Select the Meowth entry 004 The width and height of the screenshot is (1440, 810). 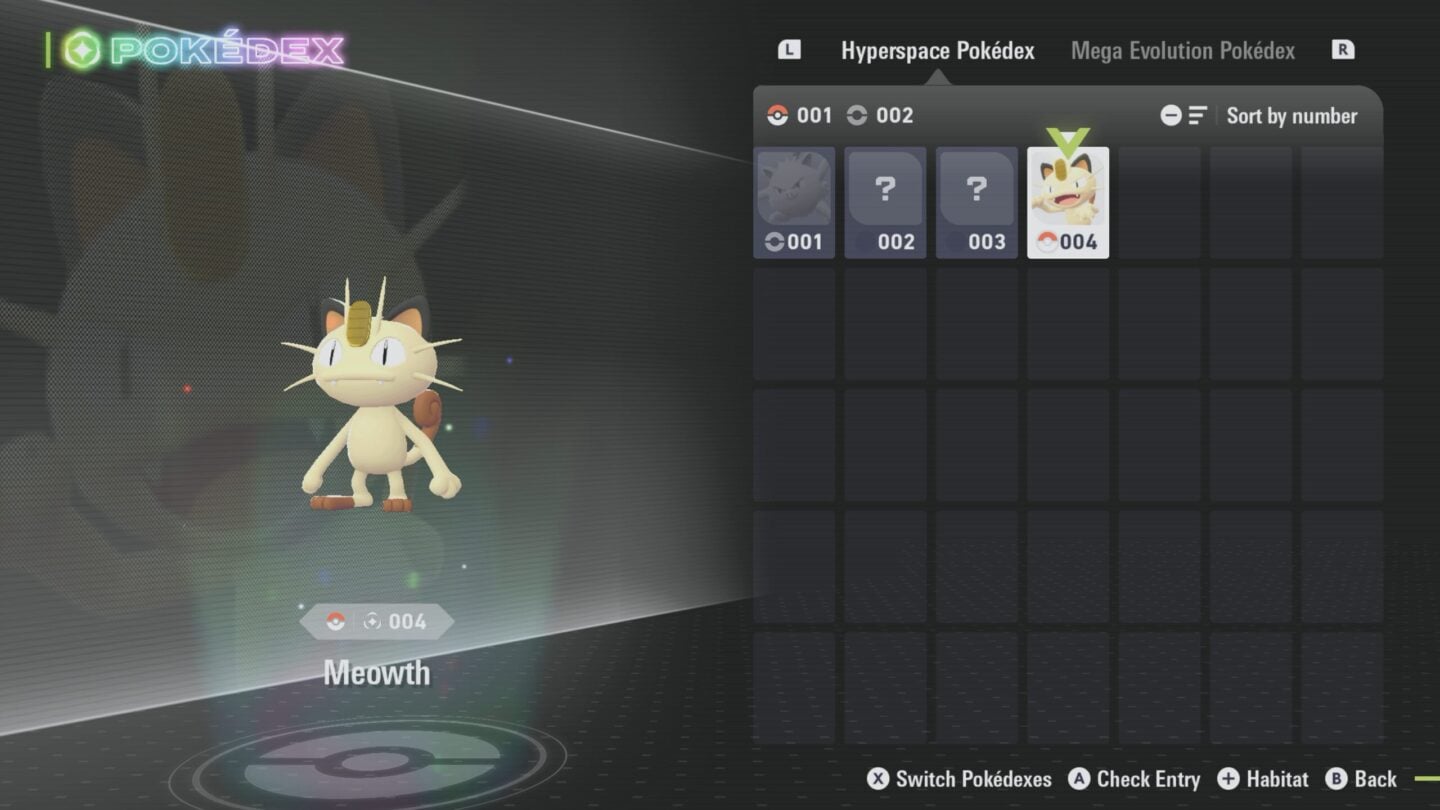click(x=1068, y=203)
